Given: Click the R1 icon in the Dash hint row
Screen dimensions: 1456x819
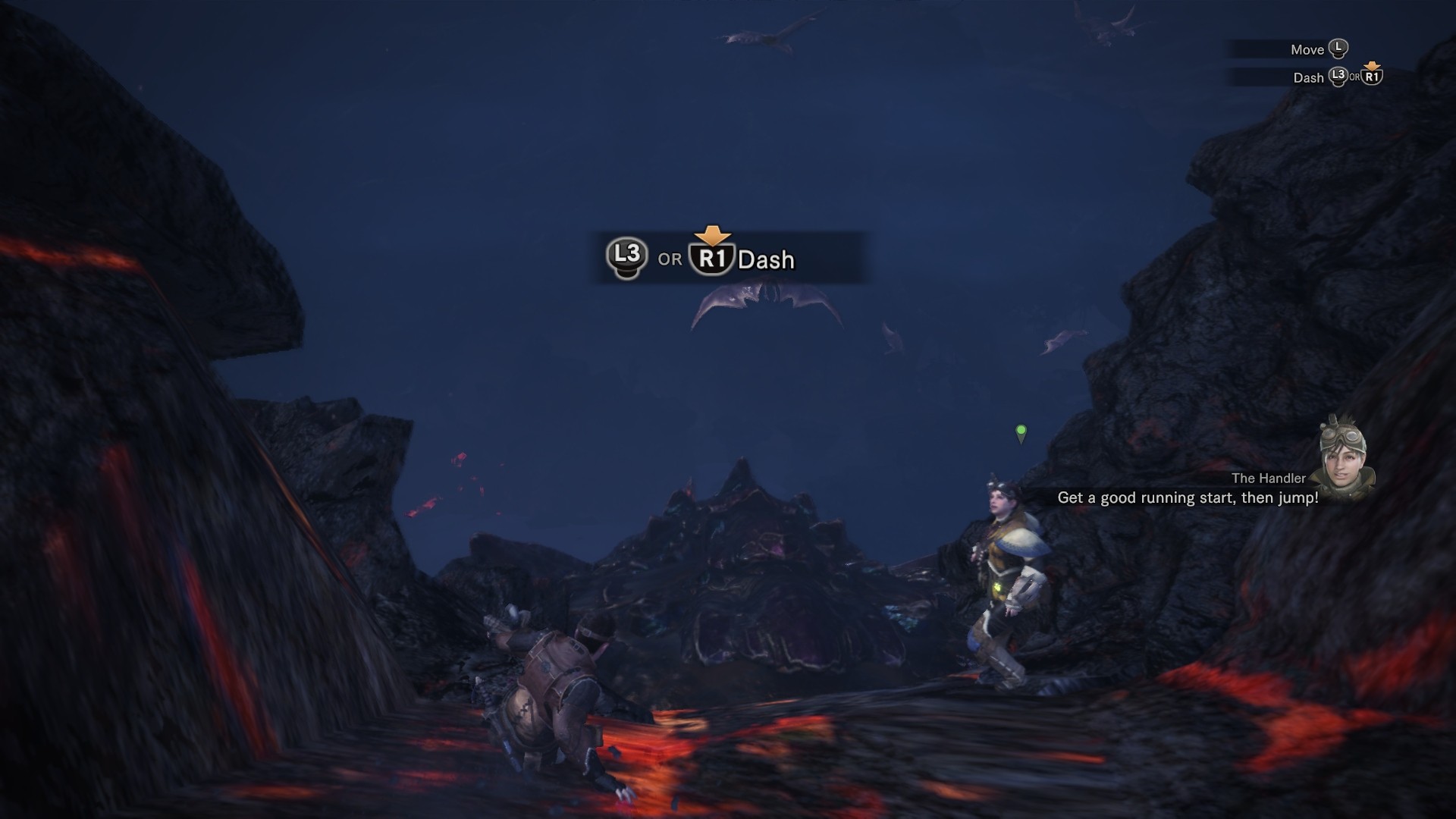Looking at the screenshot, I should (1373, 77).
